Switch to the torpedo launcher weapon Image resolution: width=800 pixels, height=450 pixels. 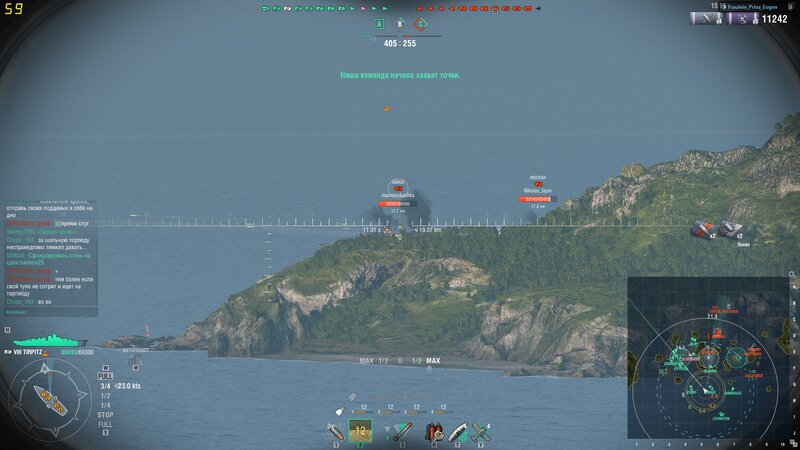401,431
